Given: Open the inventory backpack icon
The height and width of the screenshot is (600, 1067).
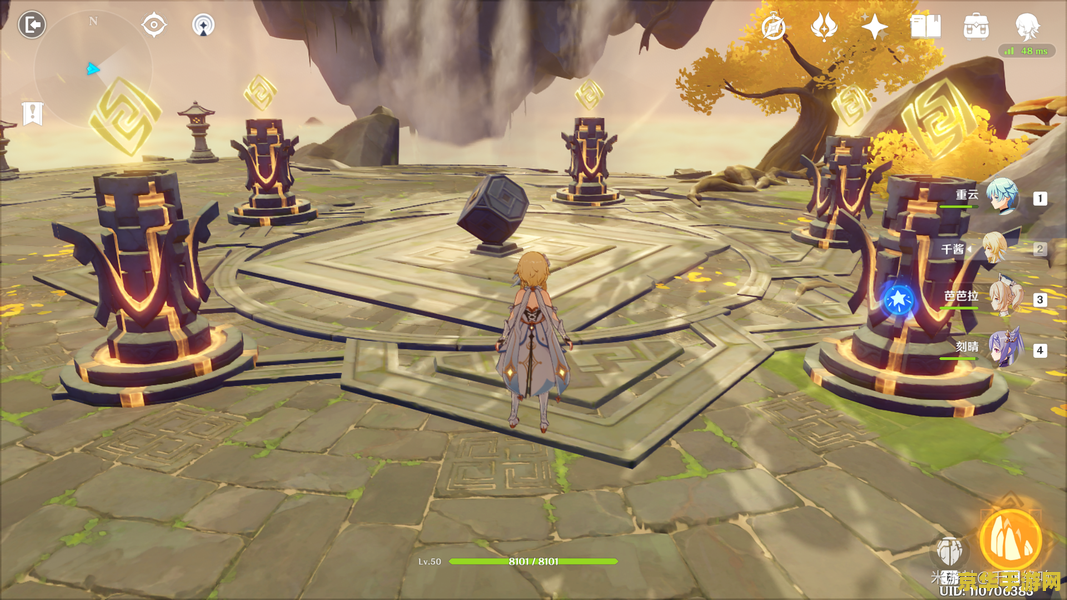Looking at the screenshot, I should [x=976, y=27].
